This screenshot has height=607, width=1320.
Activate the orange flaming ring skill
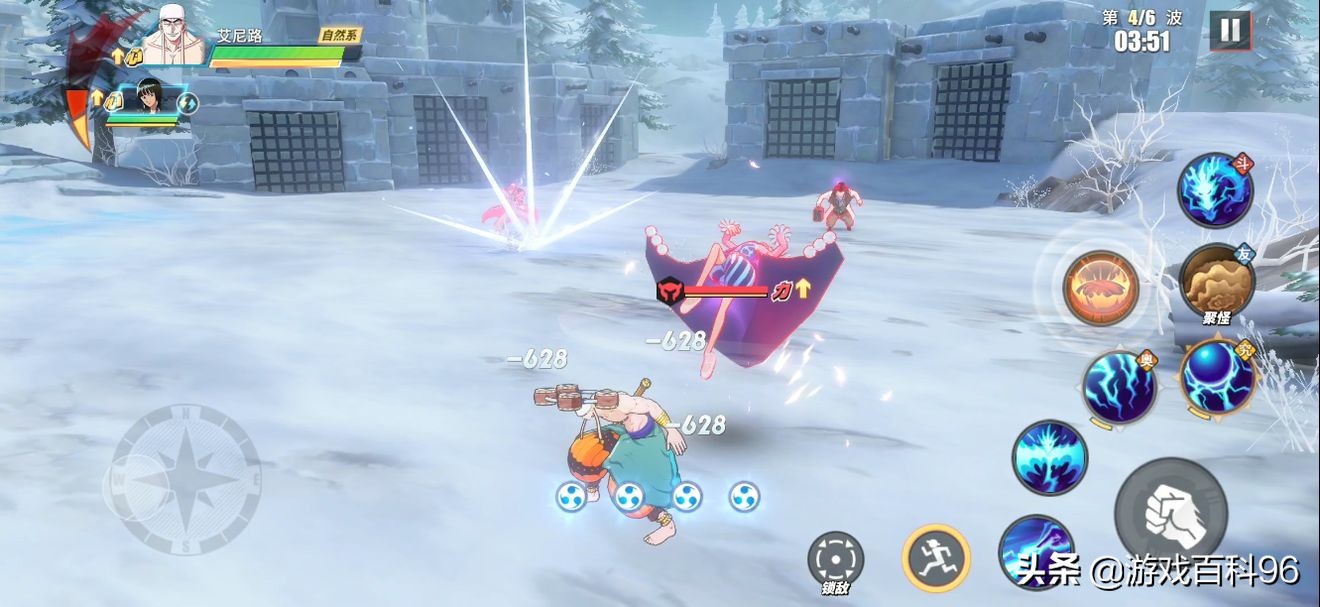click(1100, 289)
